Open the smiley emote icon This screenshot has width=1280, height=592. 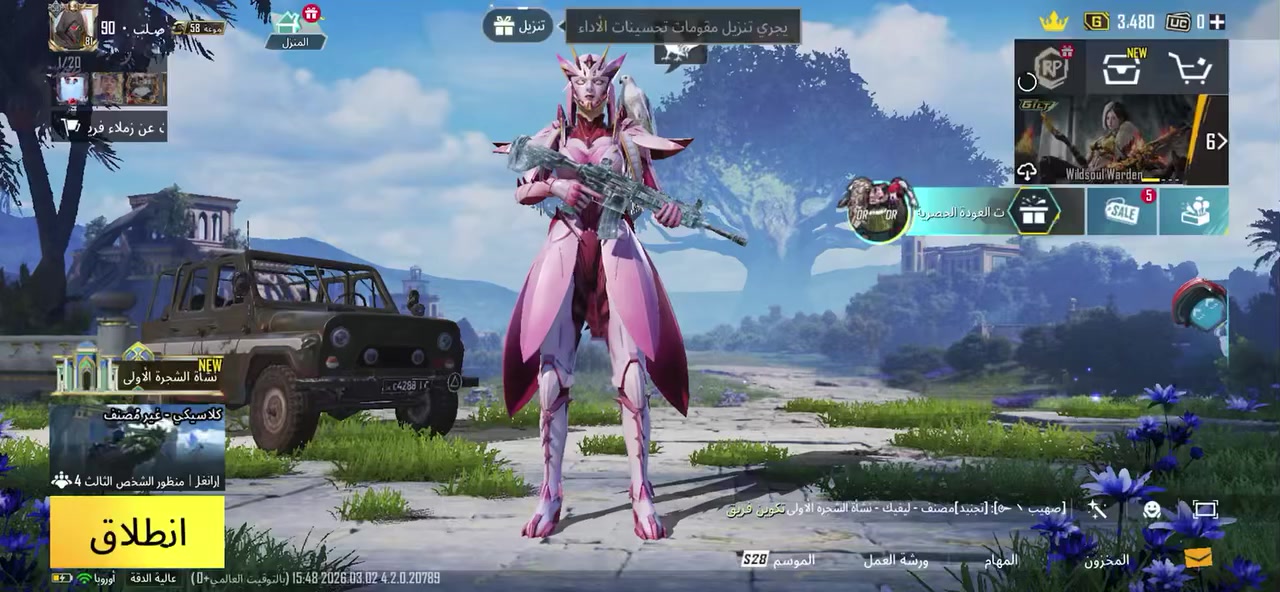[1152, 510]
